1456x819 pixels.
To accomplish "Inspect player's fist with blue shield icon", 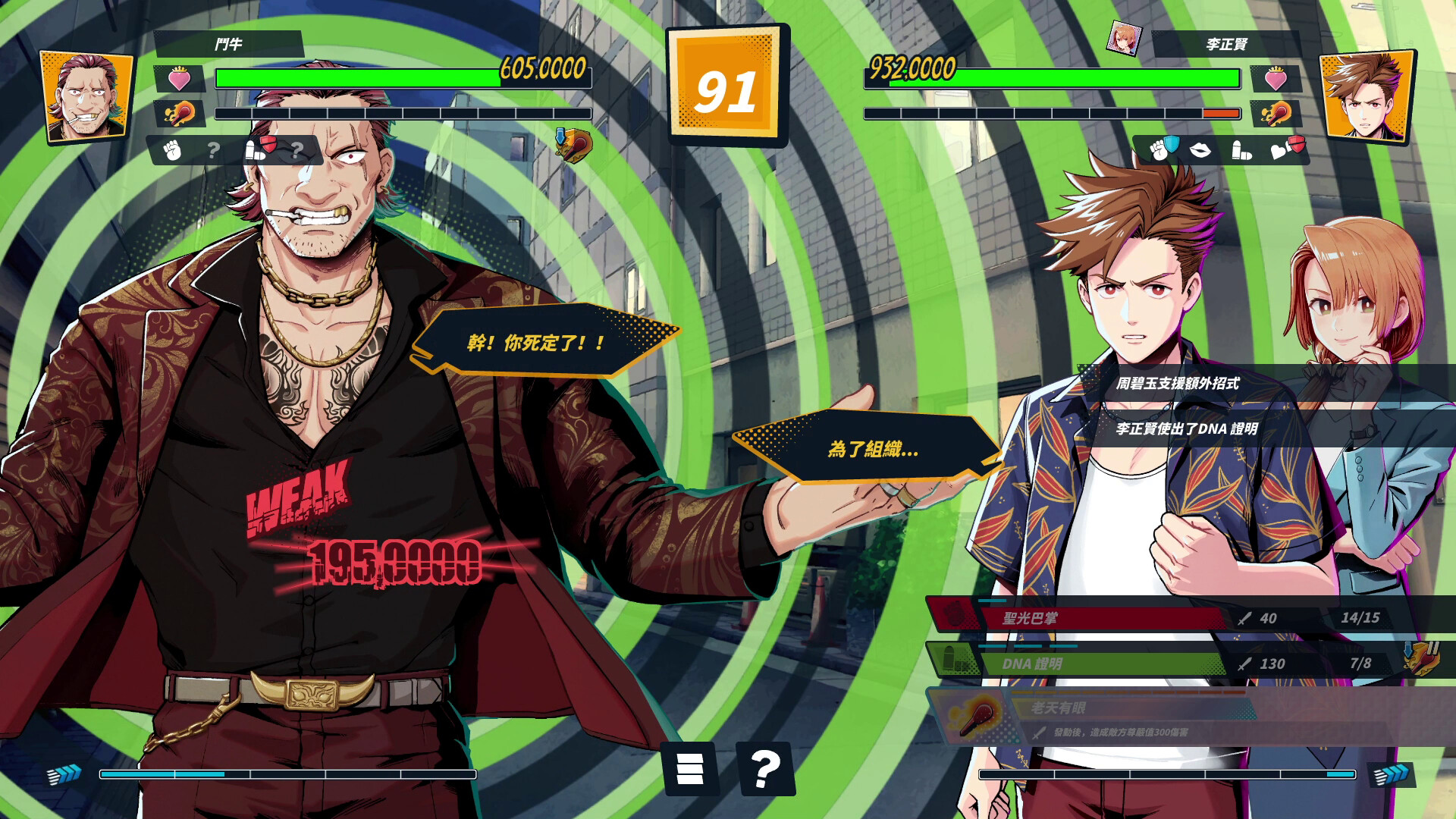I will 1162,149.
